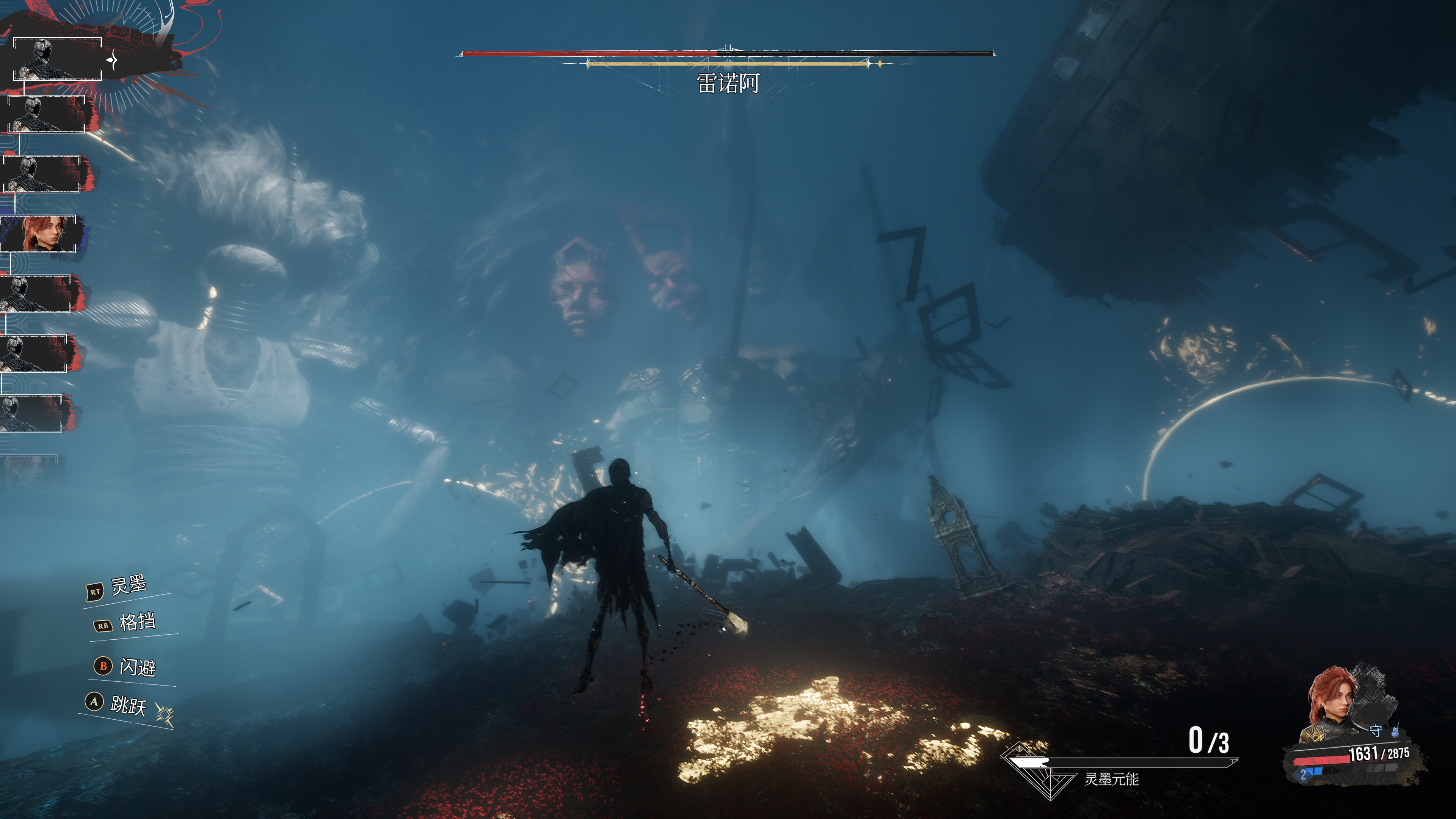Select the enlarged current-turn enemy portrait
This screenshot has width=1456, height=819.
[x=57, y=59]
